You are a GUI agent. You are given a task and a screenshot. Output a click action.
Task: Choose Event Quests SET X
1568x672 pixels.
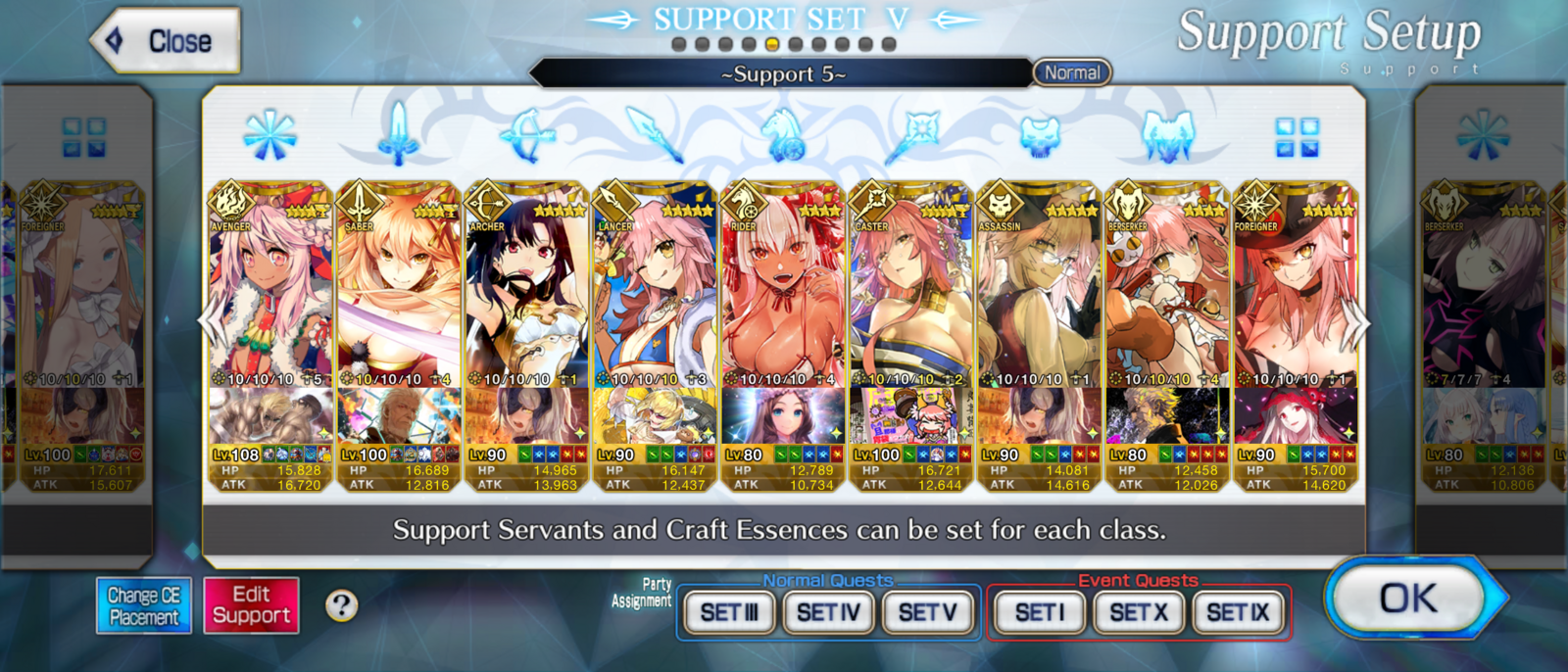click(x=1138, y=613)
